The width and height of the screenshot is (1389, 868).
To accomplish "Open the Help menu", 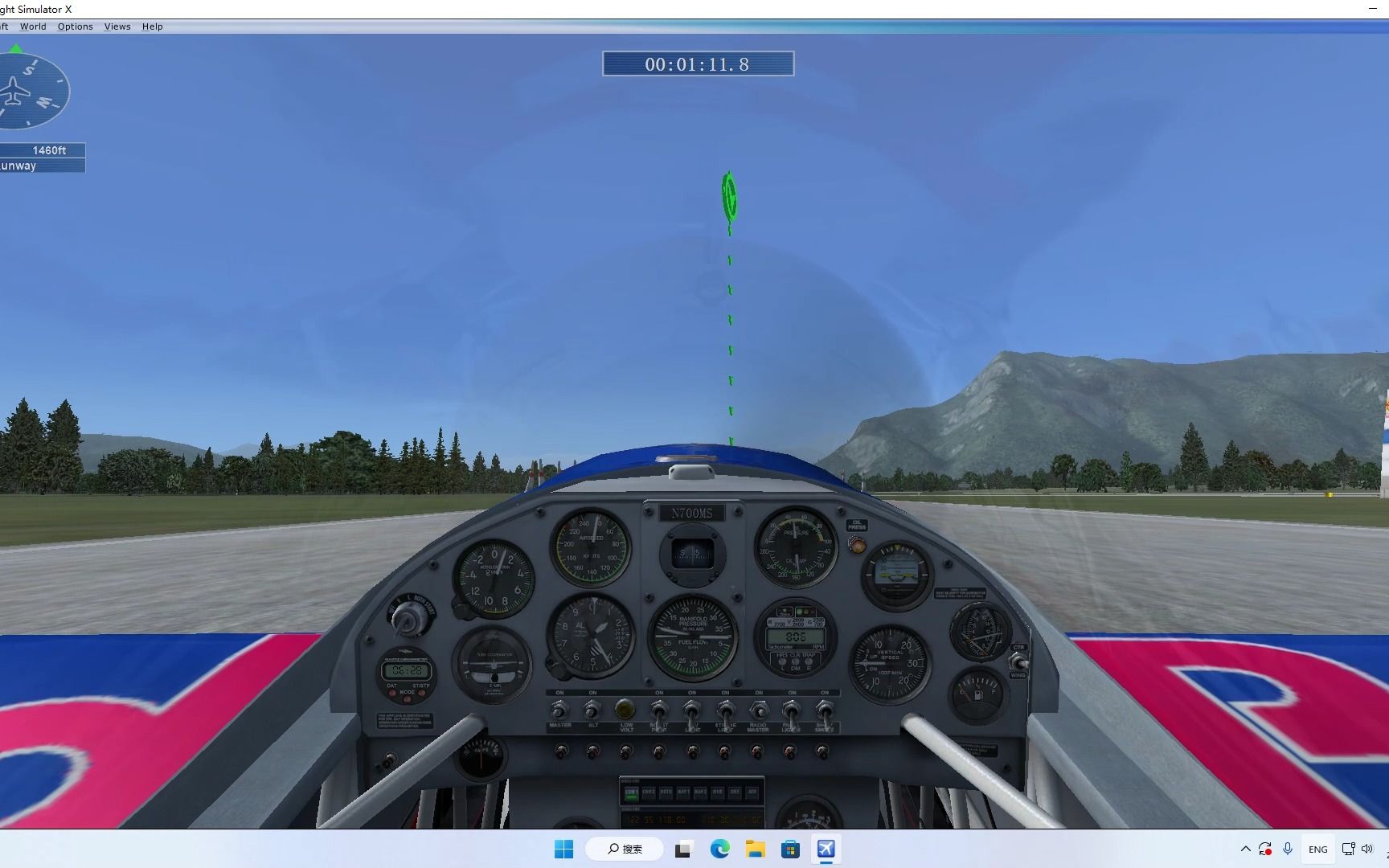I will (x=152, y=26).
